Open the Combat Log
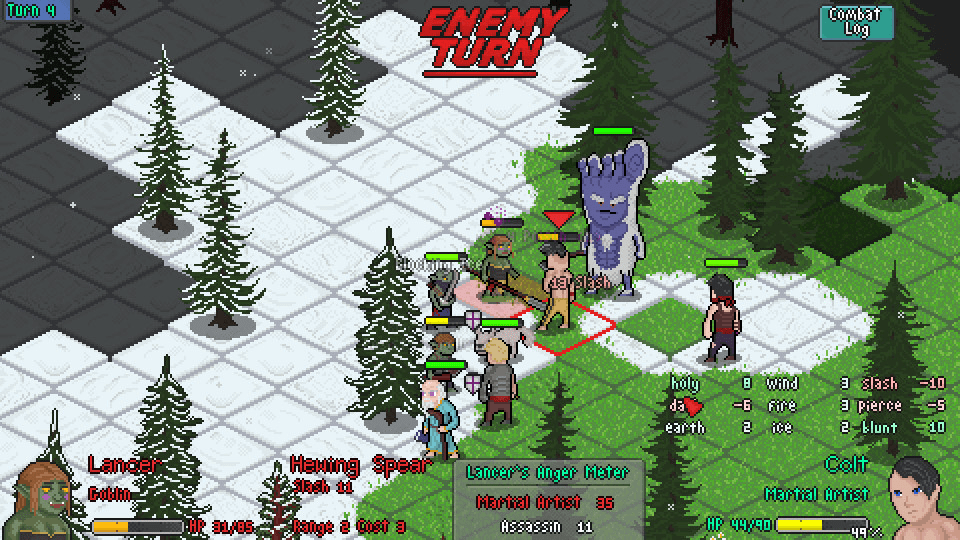This screenshot has height=540, width=960. tap(855, 22)
